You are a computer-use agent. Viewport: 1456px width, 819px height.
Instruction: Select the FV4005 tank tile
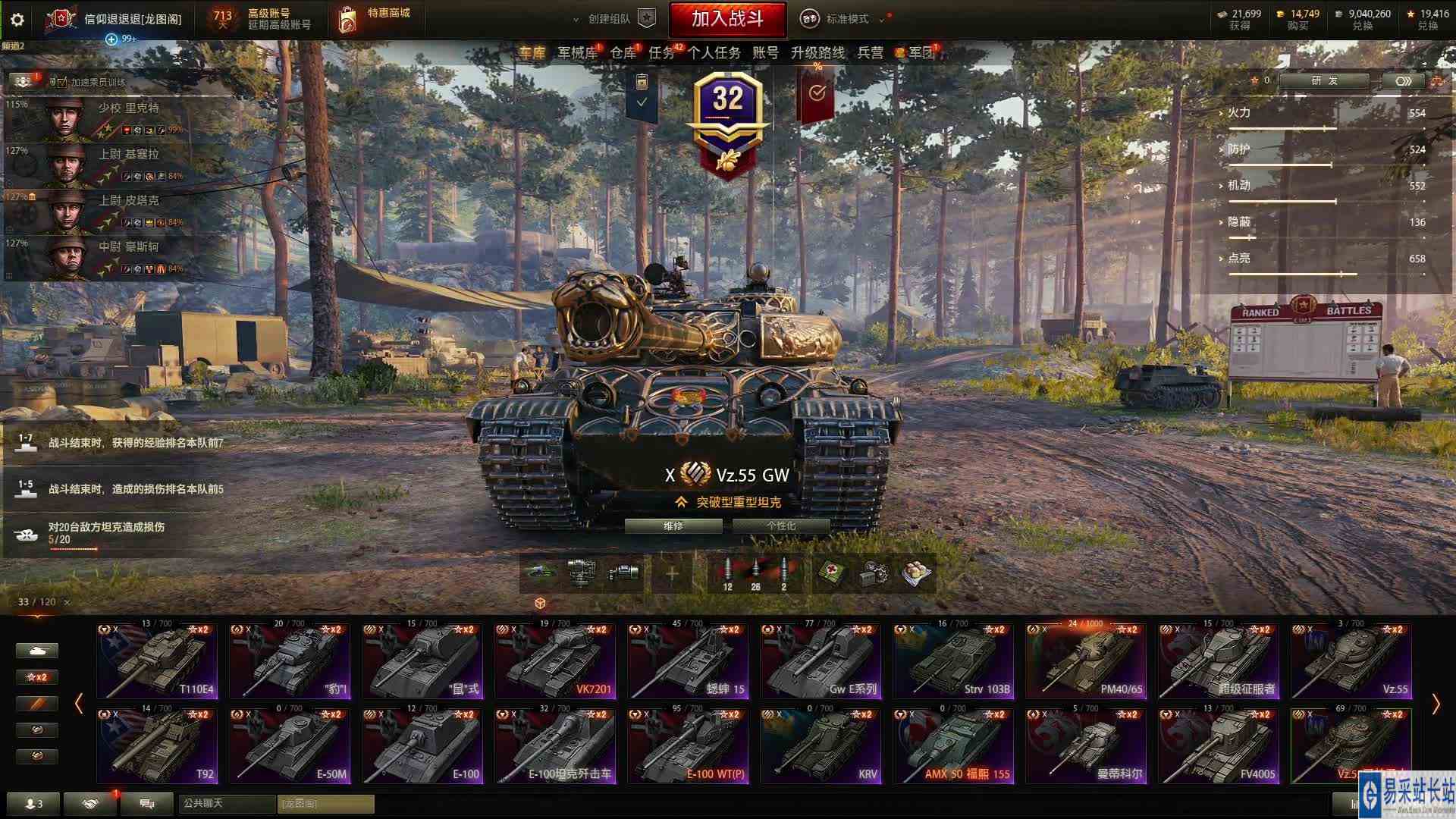click(x=1219, y=745)
